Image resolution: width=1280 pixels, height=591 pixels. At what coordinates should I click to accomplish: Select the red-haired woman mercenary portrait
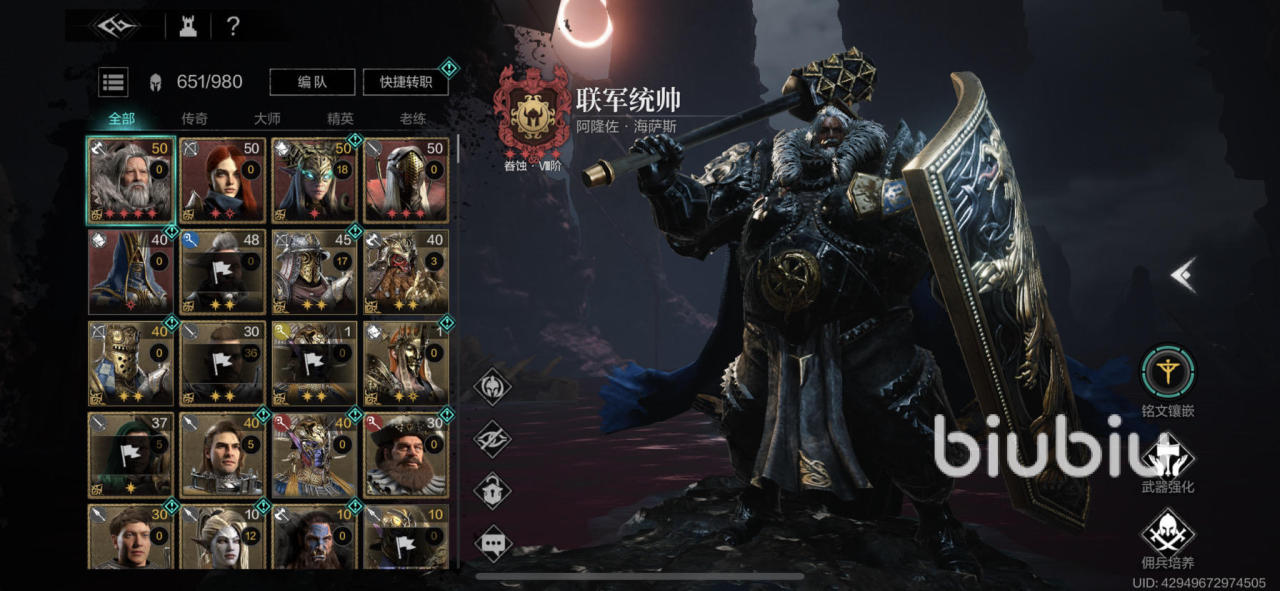click(223, 180)
